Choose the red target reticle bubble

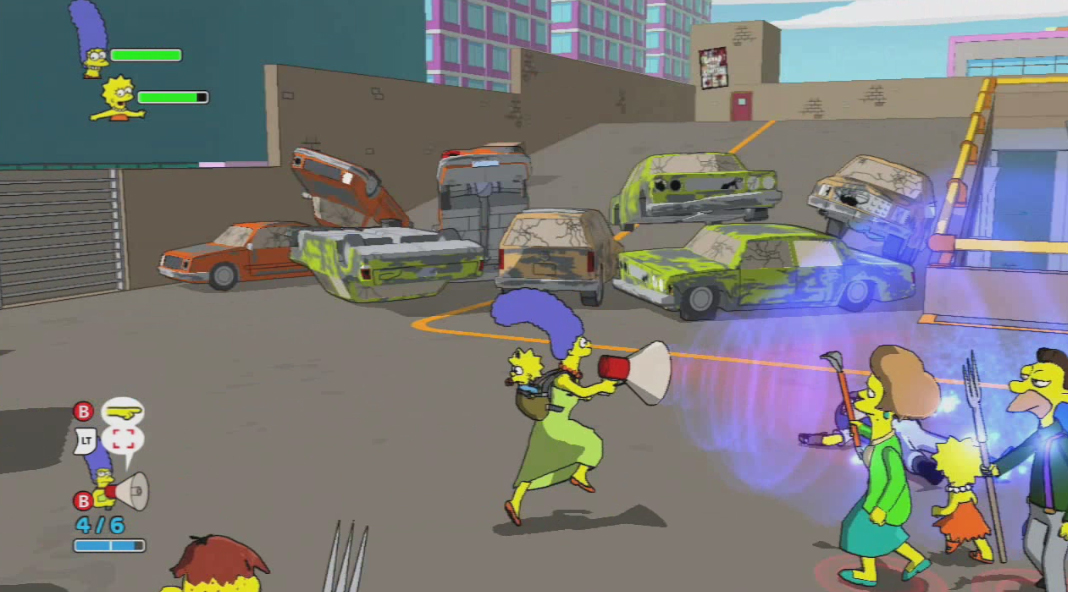pyautogui.click(x=122, y=439)
